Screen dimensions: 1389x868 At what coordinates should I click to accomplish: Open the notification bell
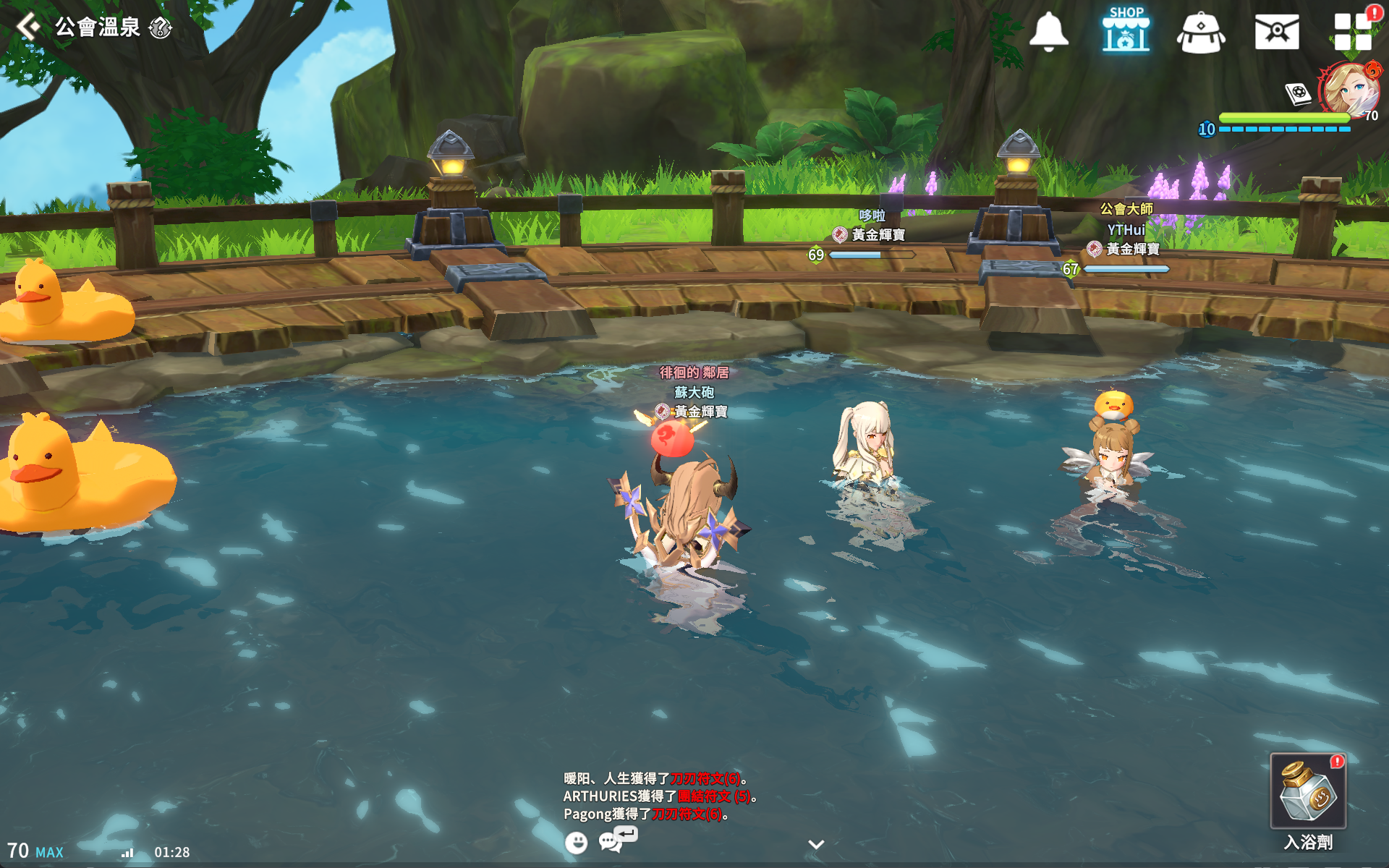tap(1048, 32)
